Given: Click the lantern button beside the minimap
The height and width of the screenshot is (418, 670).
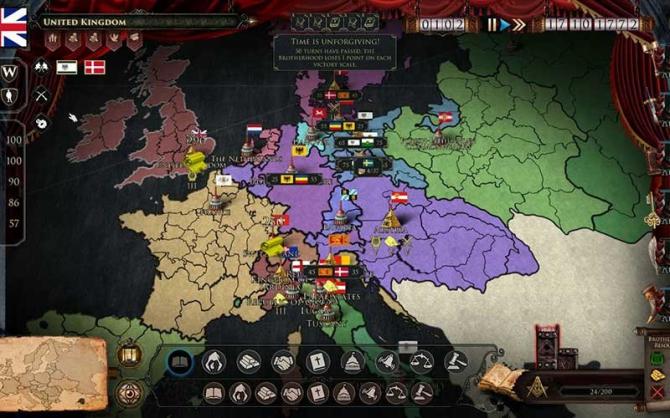Looking at the screenshot, I should [129, 354].
